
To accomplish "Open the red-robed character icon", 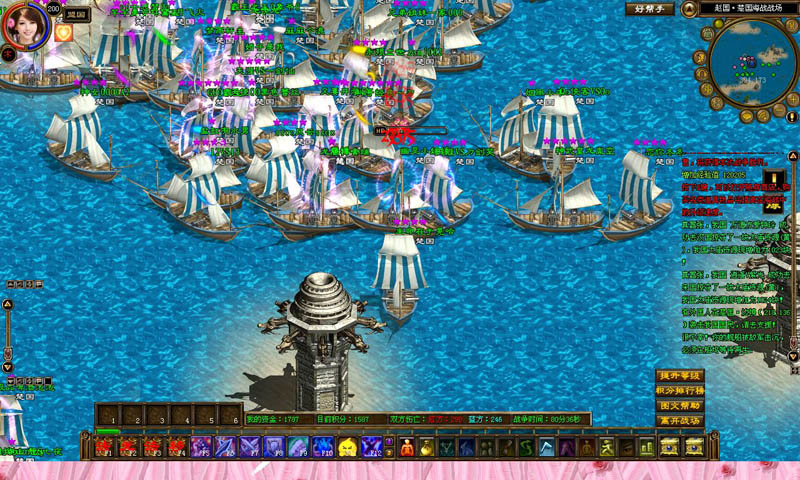I will pos(408,447).
